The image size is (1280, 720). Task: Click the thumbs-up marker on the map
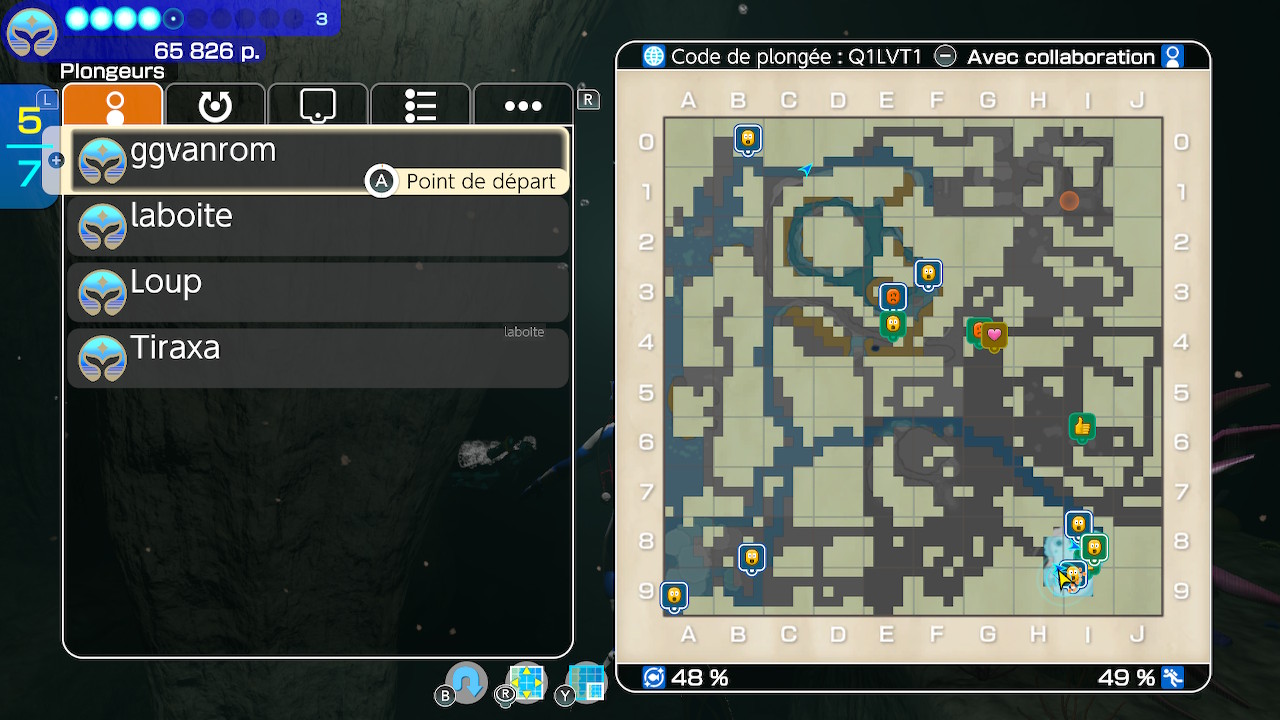[x=1081, y=427]
